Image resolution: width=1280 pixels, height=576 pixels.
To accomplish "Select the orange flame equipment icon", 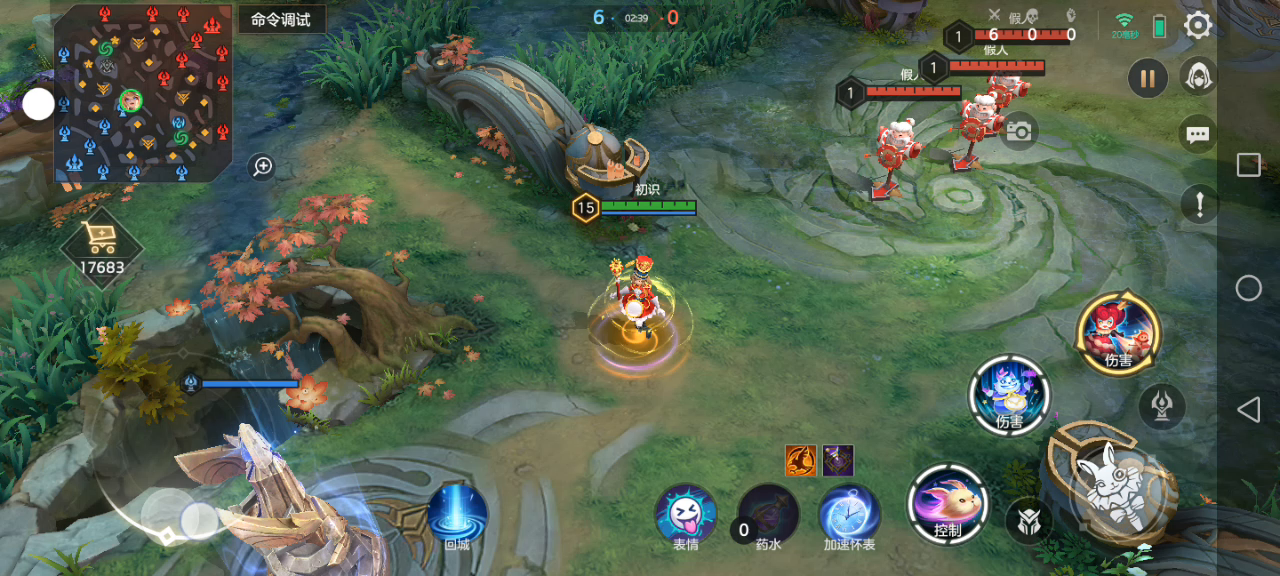I will coord(800,460).
